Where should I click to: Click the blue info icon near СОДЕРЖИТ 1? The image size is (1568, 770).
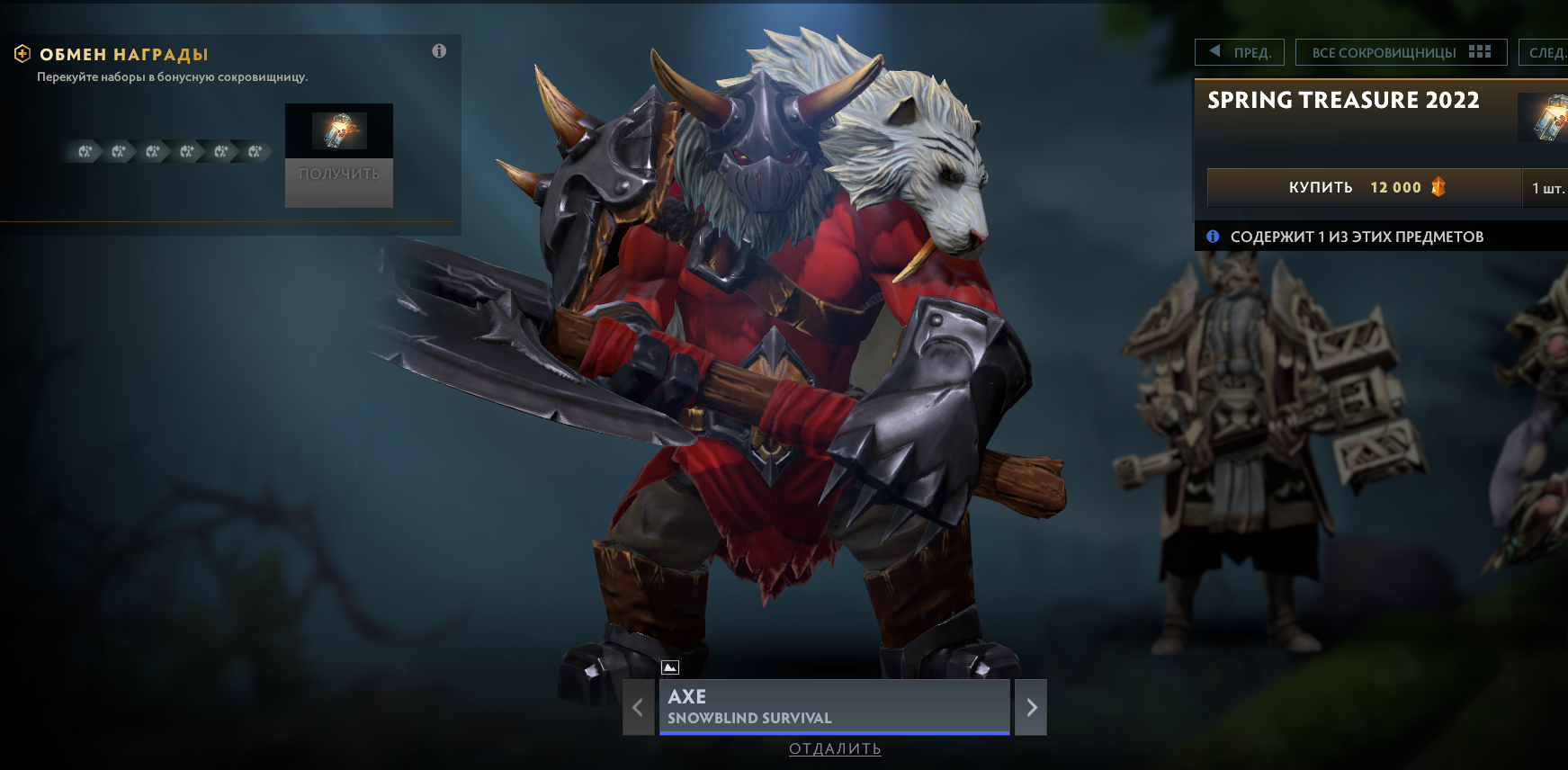click(x=1214, y=237)
